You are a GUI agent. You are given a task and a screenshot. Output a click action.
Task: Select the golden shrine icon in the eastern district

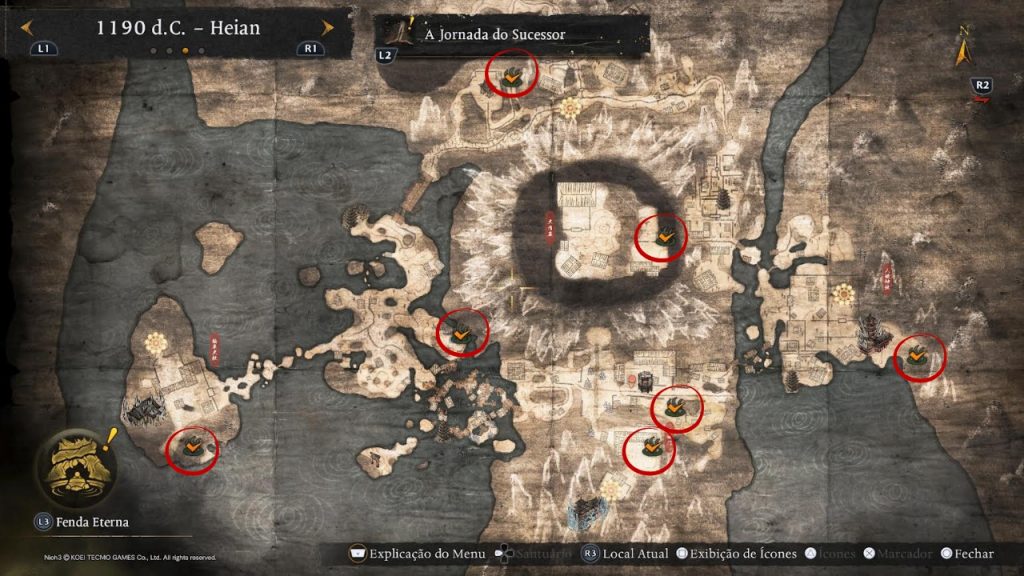point(844,292)
